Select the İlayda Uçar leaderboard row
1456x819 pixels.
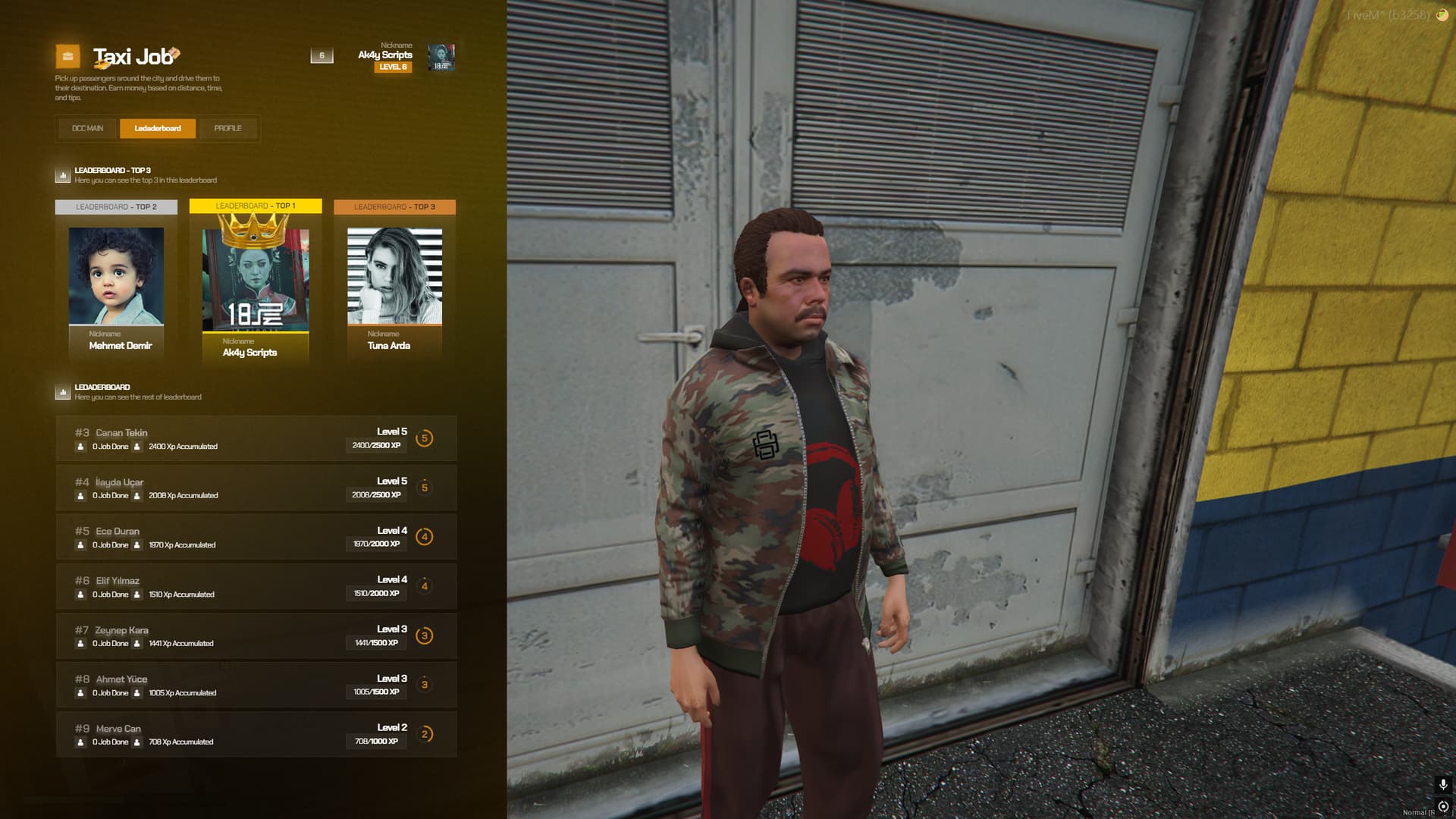(x=256, y=488)
